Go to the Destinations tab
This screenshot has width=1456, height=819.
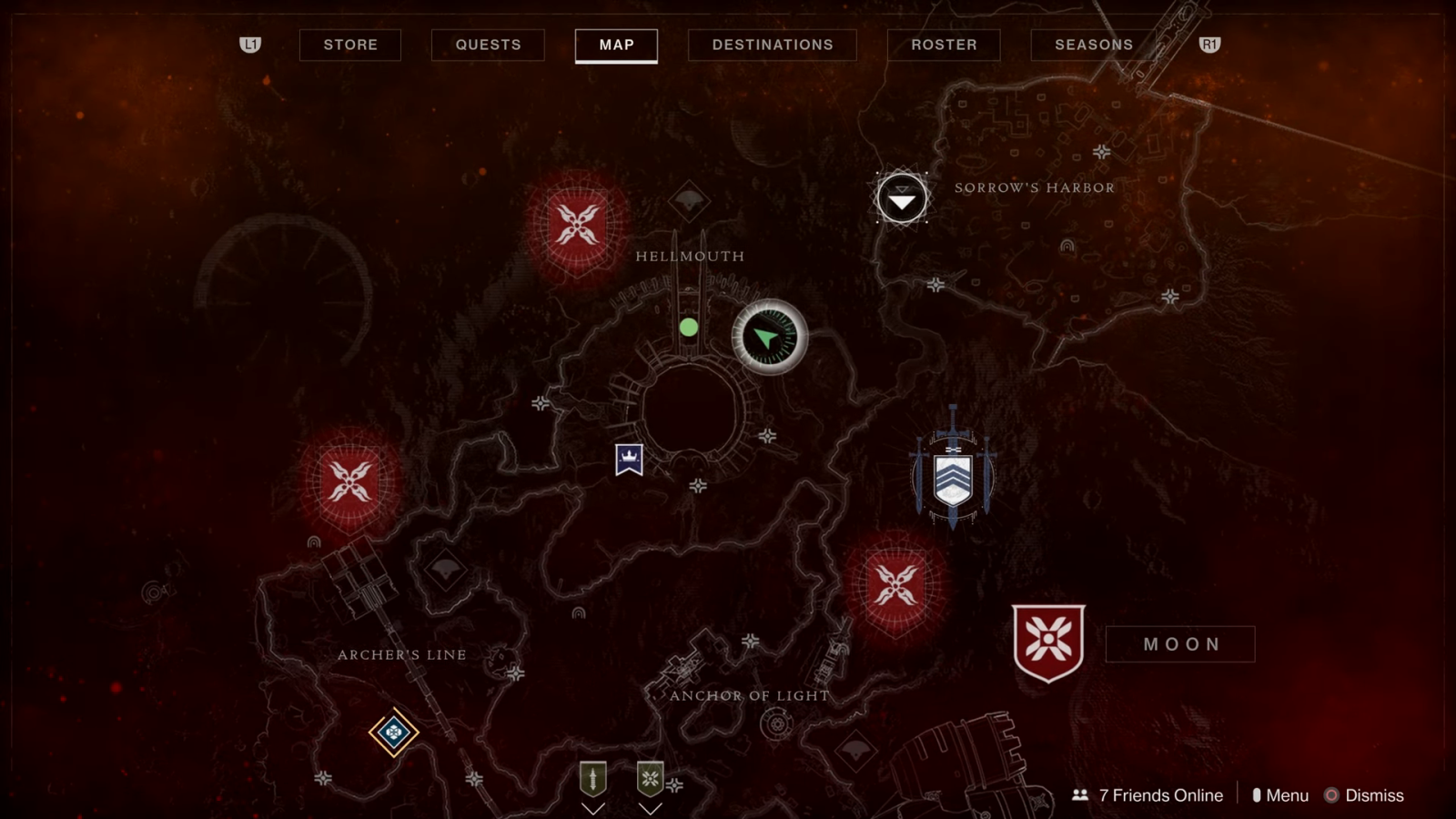(x=773, y=45)
